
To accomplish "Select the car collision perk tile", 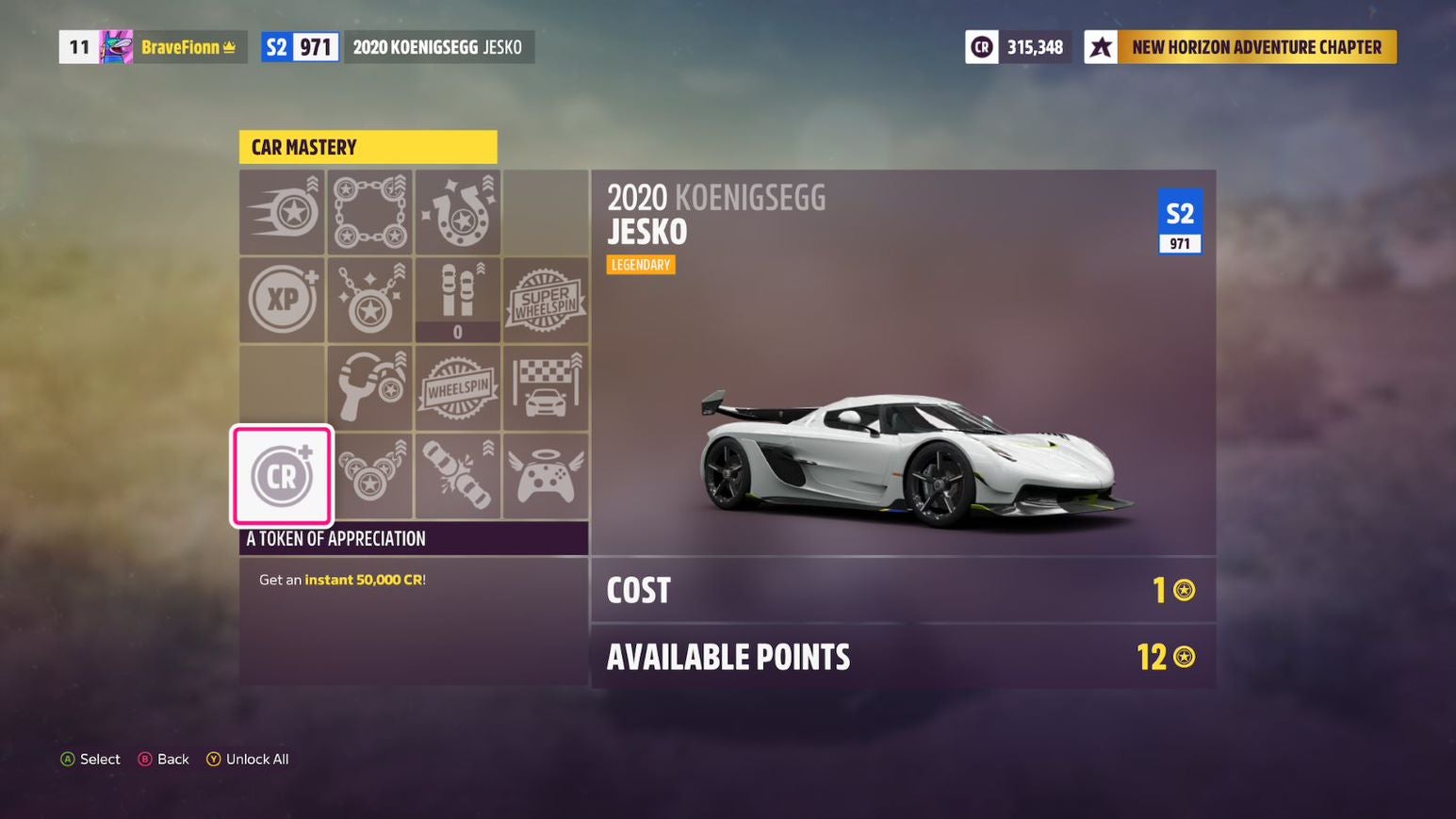I will coord(458,476).
